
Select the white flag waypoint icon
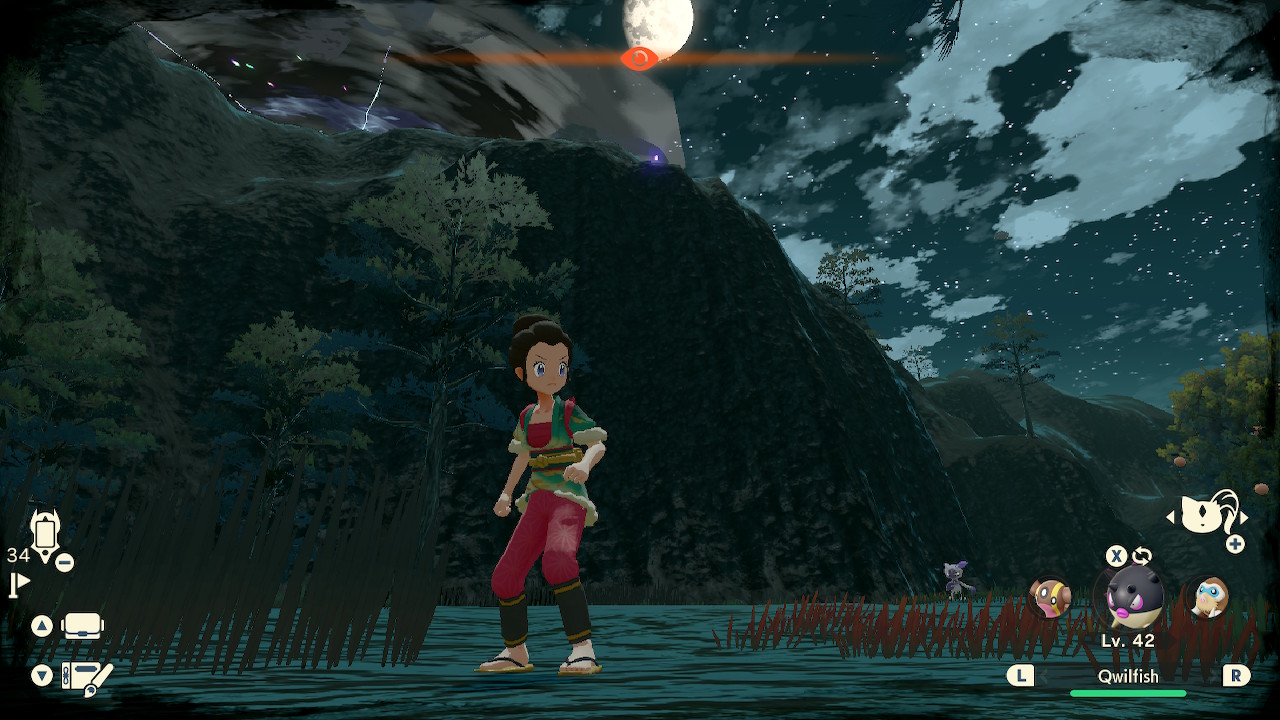click(x=19, y=584)
